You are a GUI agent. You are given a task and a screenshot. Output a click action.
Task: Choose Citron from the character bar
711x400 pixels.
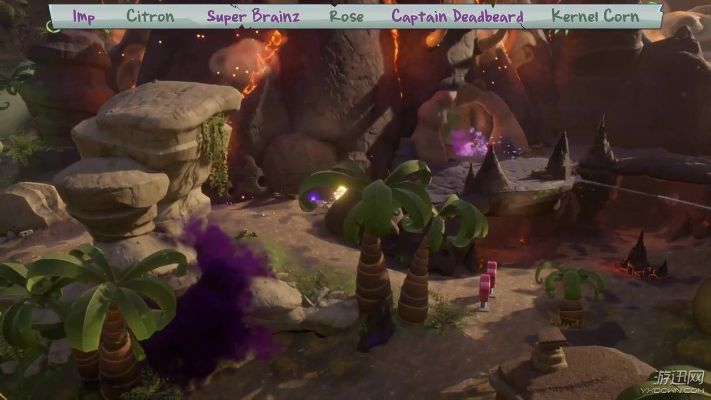(x=150, y=16)
